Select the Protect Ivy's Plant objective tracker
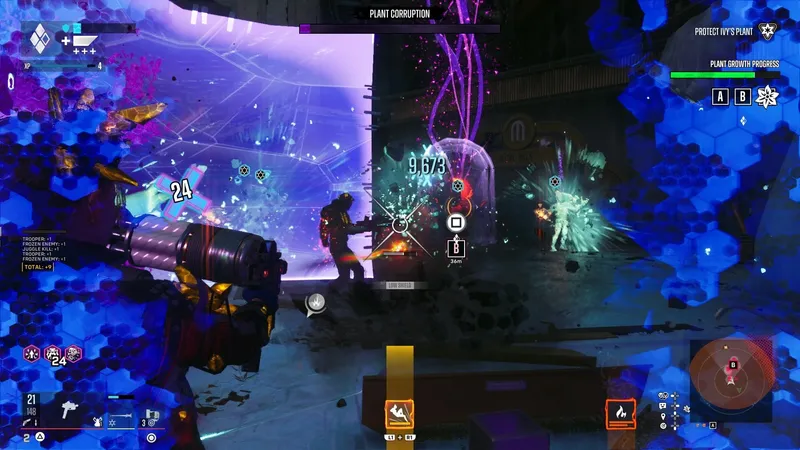This screenshot has width=800, height=450. (734, 32)
